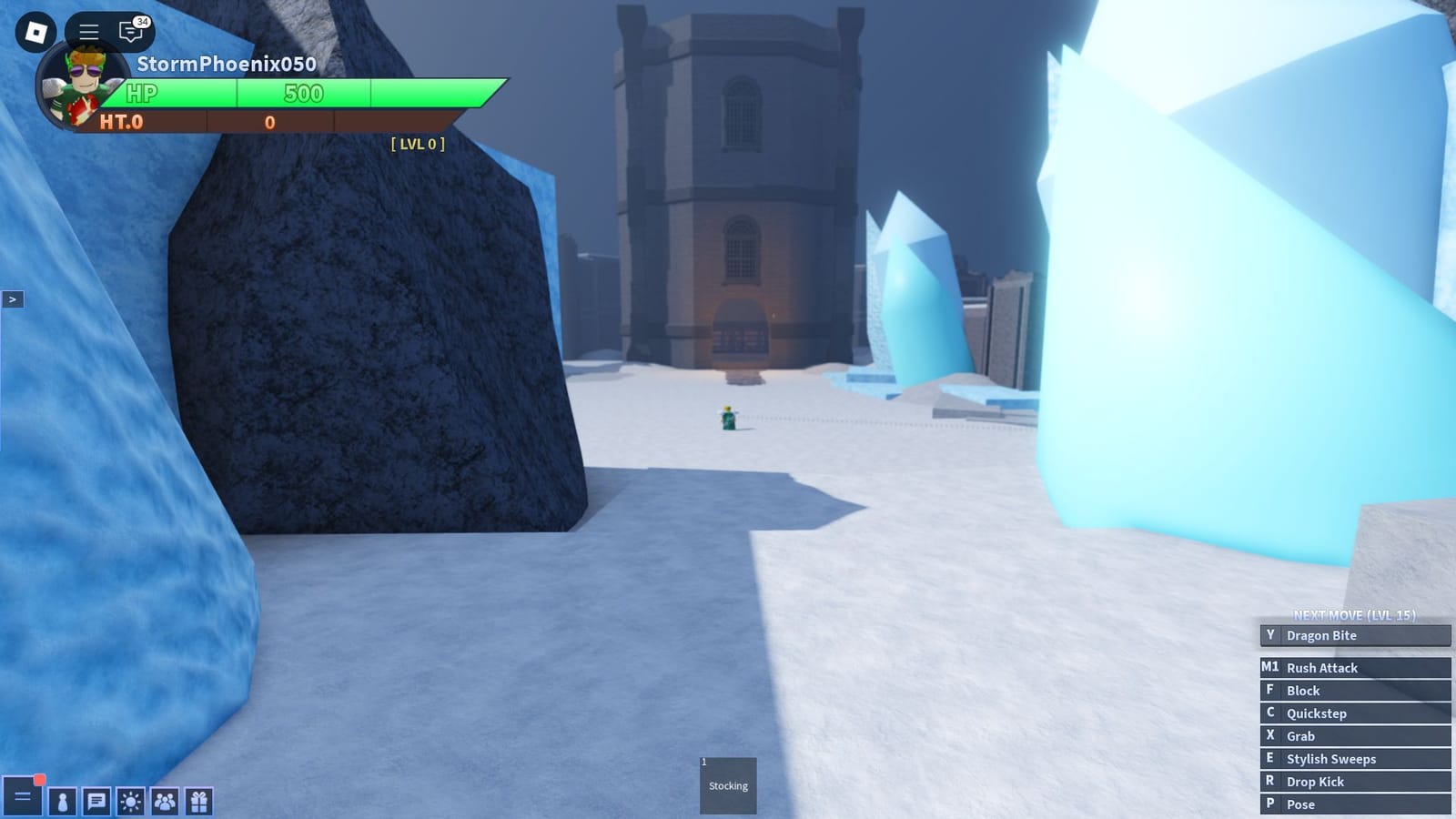Open the friends/group icon in bottom toolbar
The image size is (1456, 819).
pos(163,802)
